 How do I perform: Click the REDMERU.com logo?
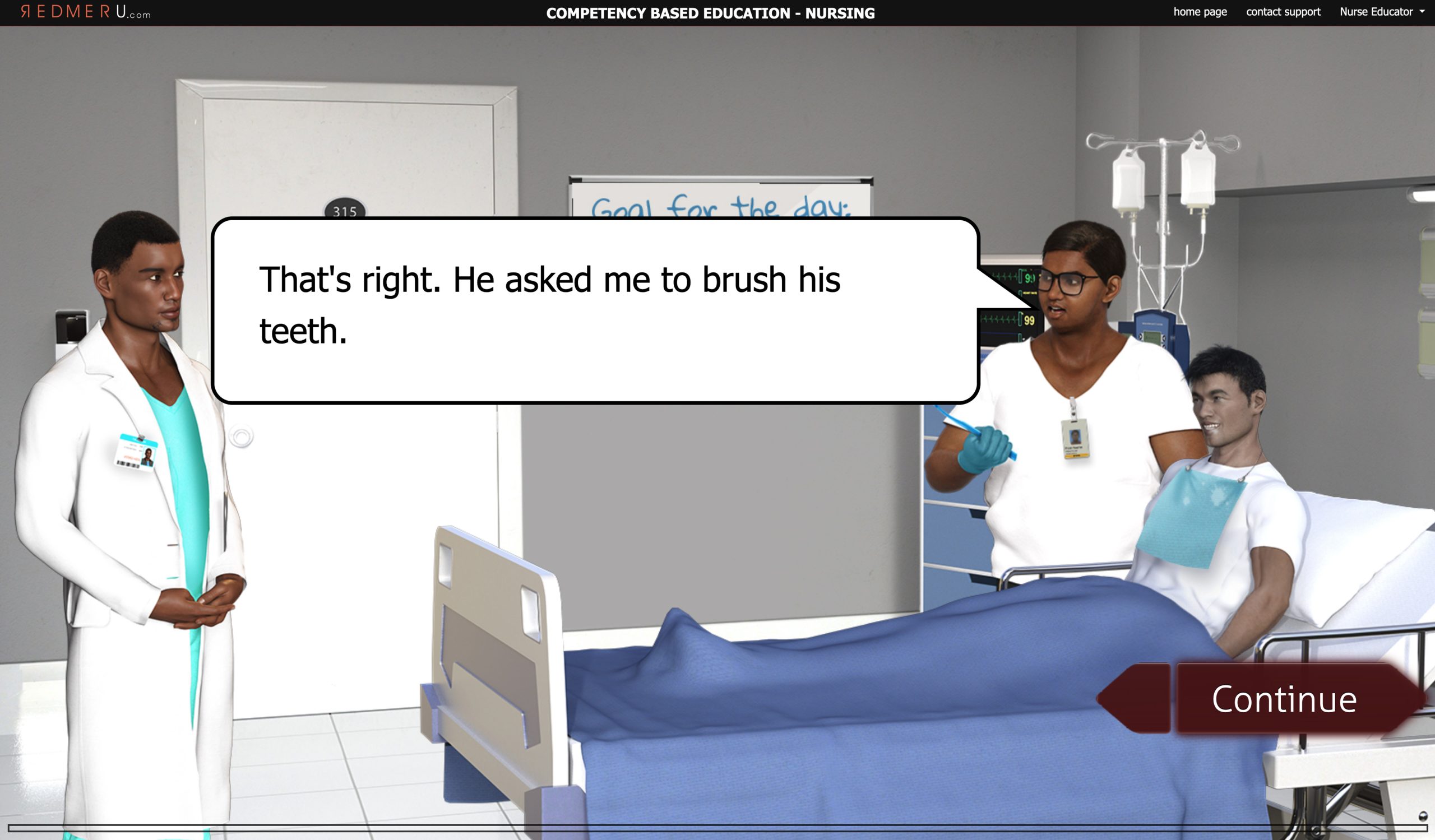85,12
